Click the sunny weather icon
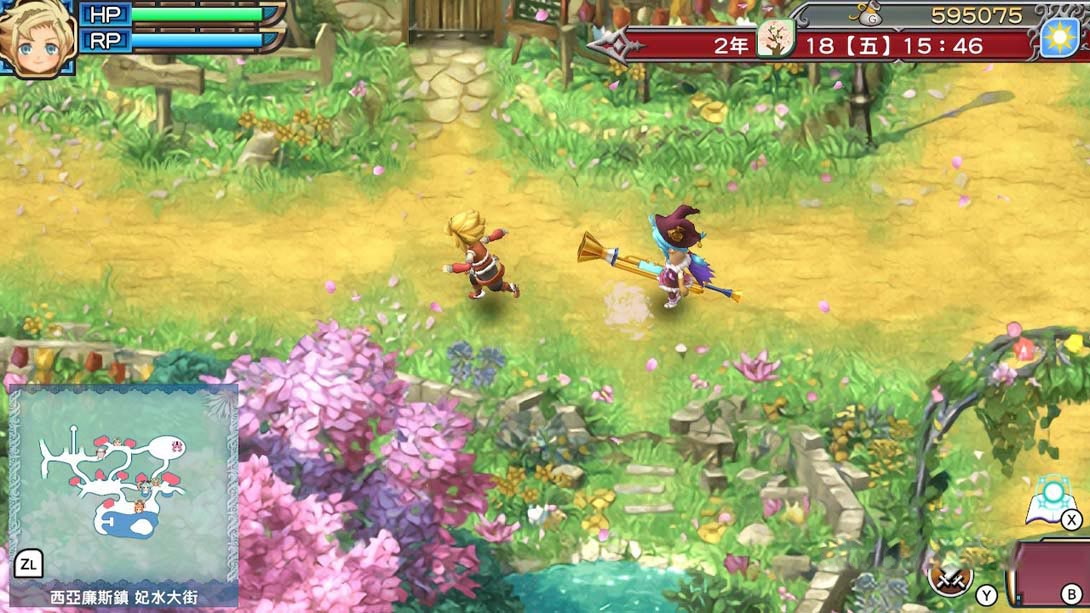 [1060, 38]
